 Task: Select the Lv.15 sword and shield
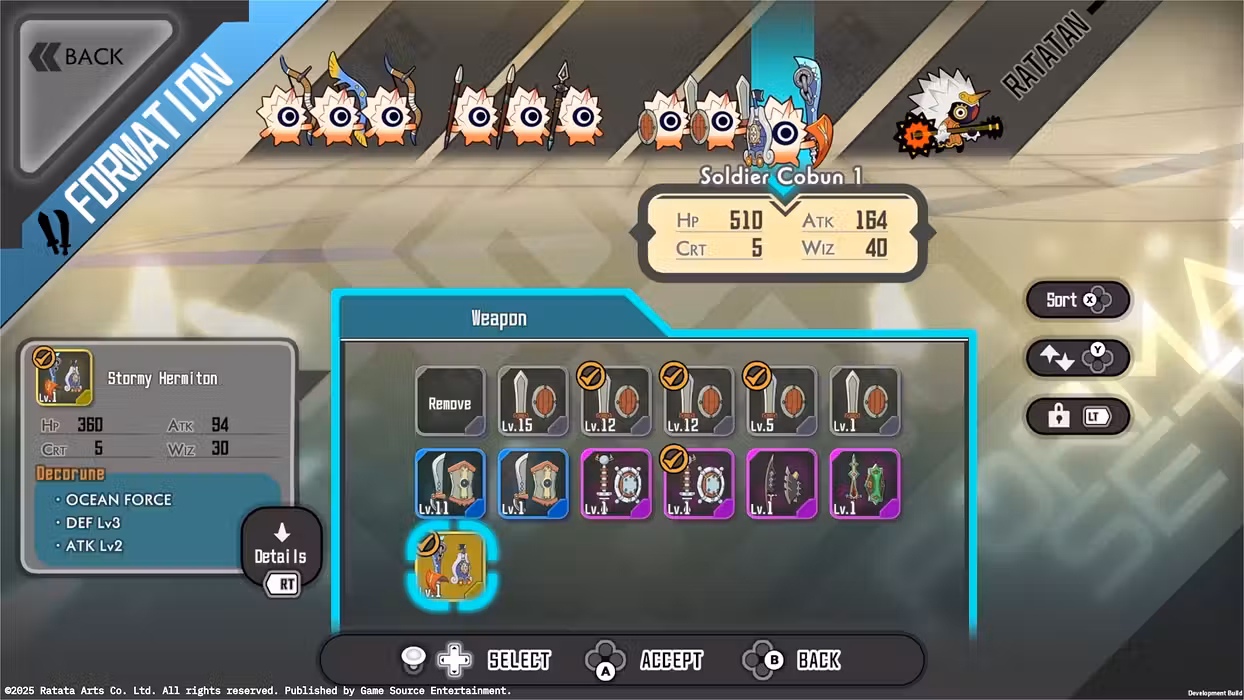pos(533,402)
